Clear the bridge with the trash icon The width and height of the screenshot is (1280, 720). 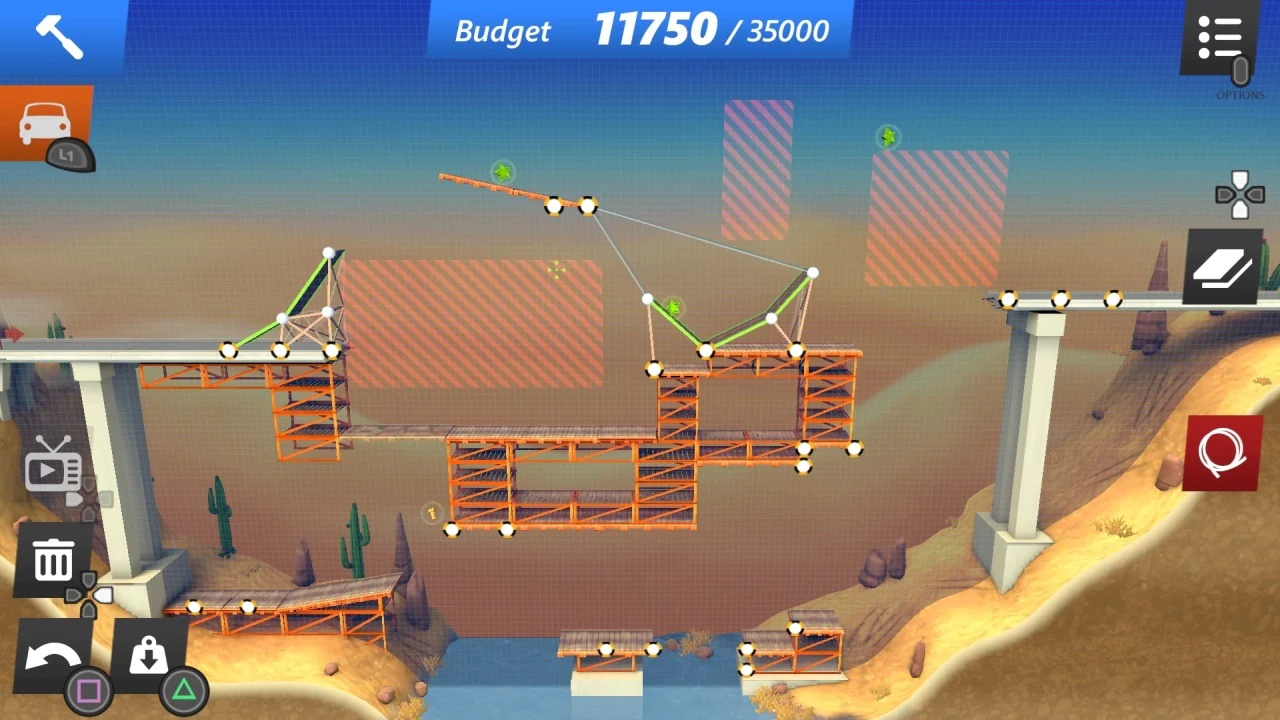[x=52, y=560]
